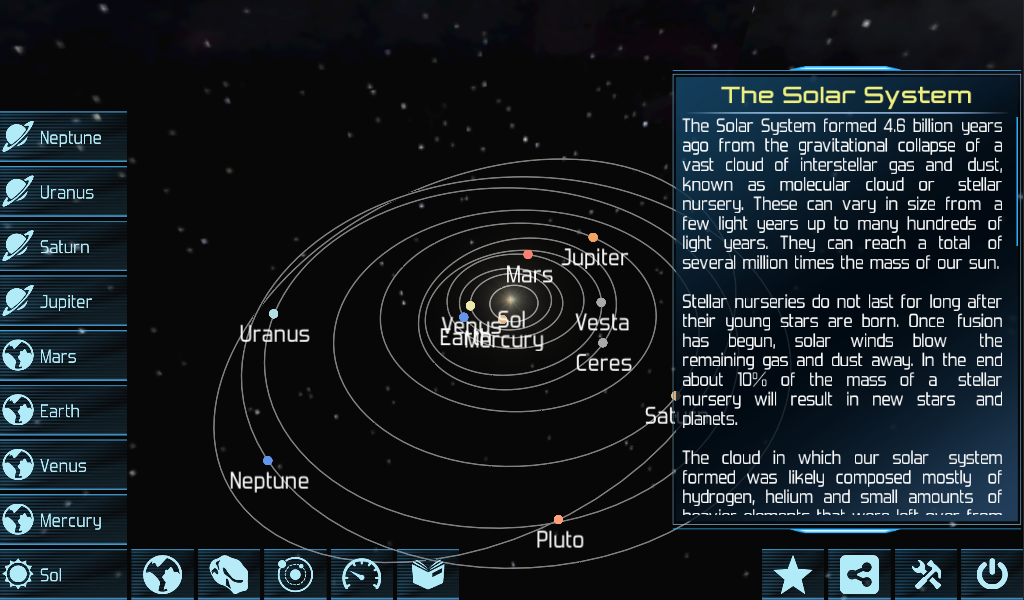Screen dimensions: 1024x600
Task: Click the Solar System info panel scrollbar
Action: 1019,180
